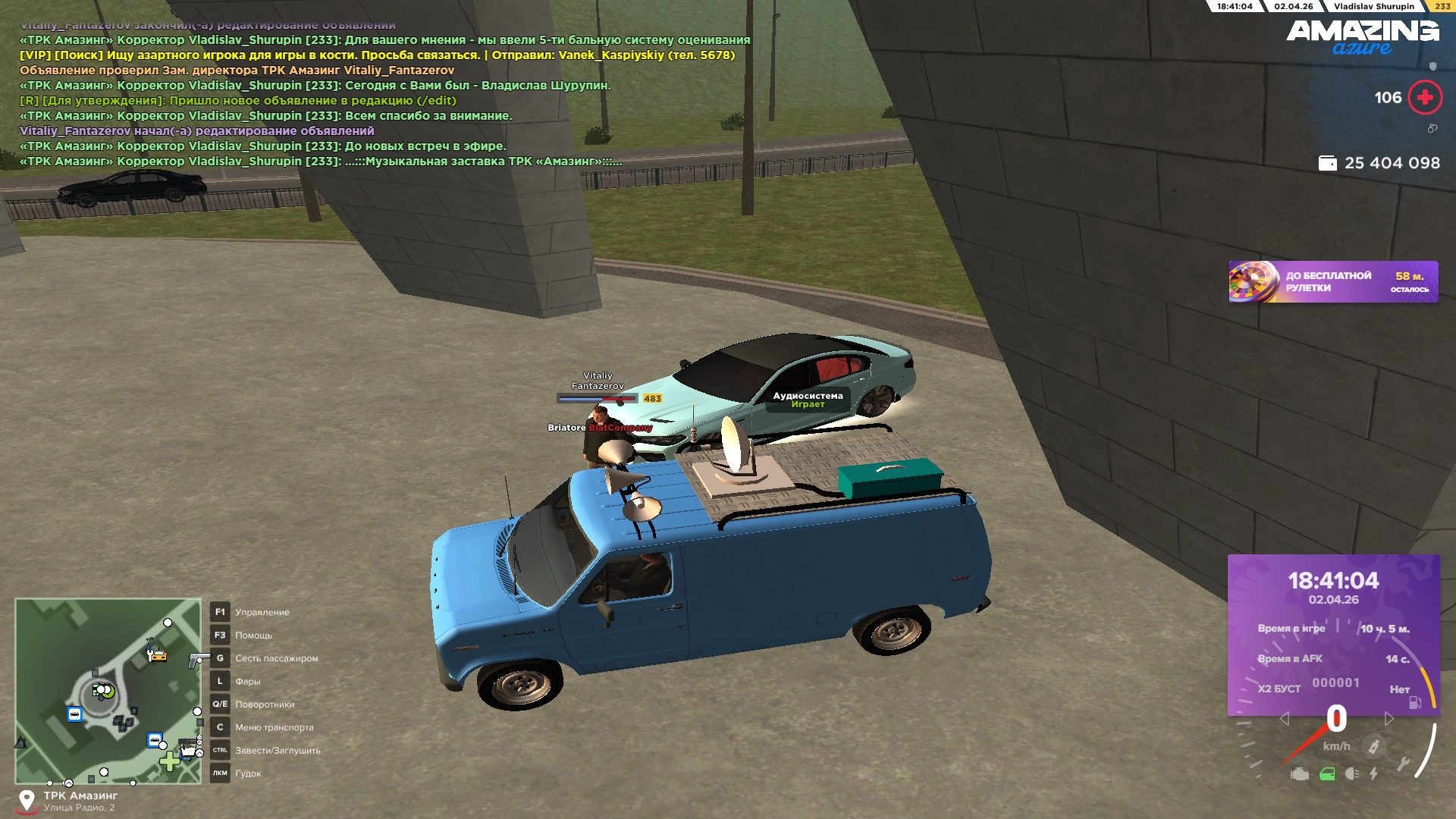Click the Amazing azure server logo
Screen dimensions: 1456x819
[x=1362, y=37]
